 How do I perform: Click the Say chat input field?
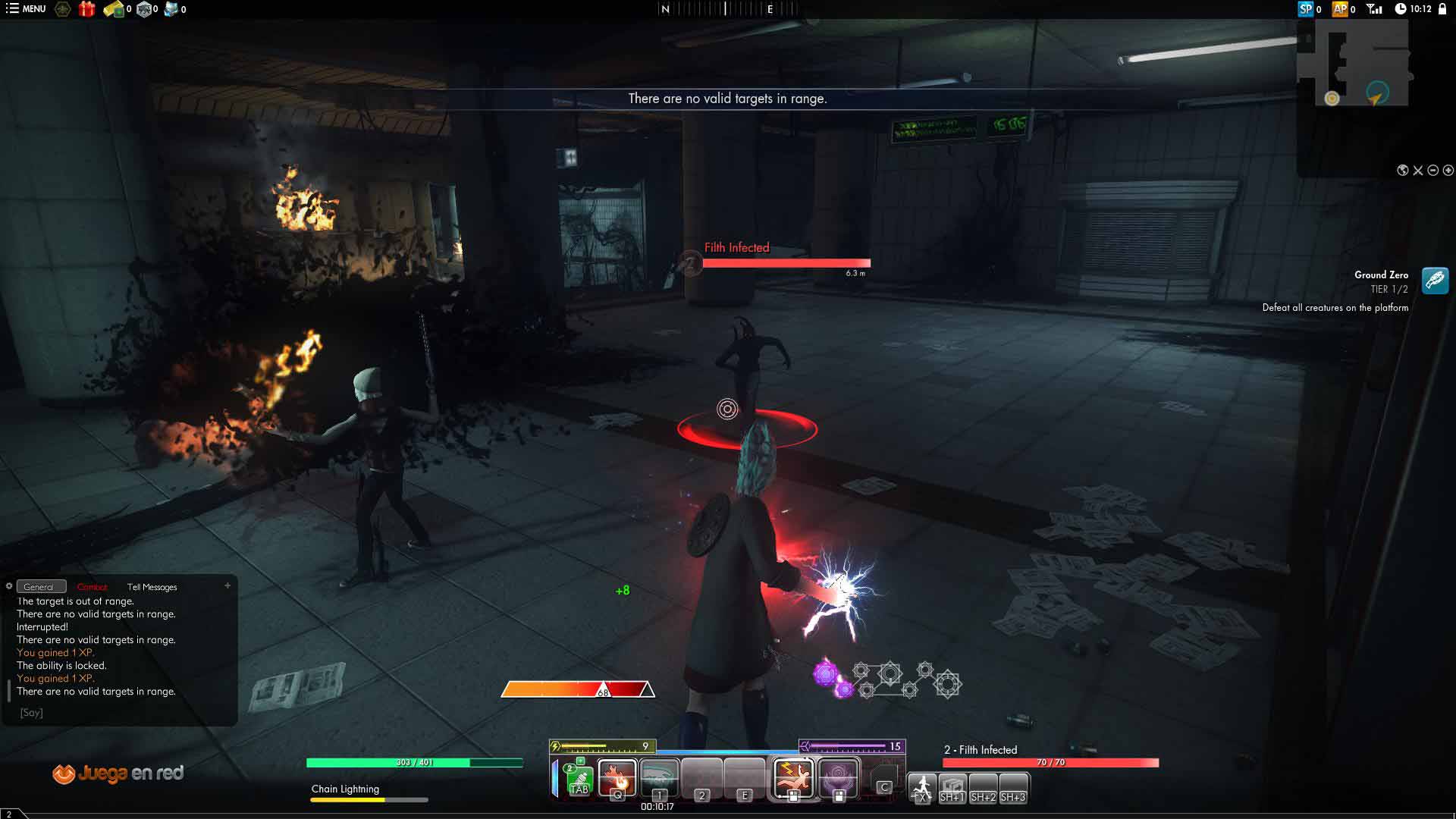click(121, 713)
